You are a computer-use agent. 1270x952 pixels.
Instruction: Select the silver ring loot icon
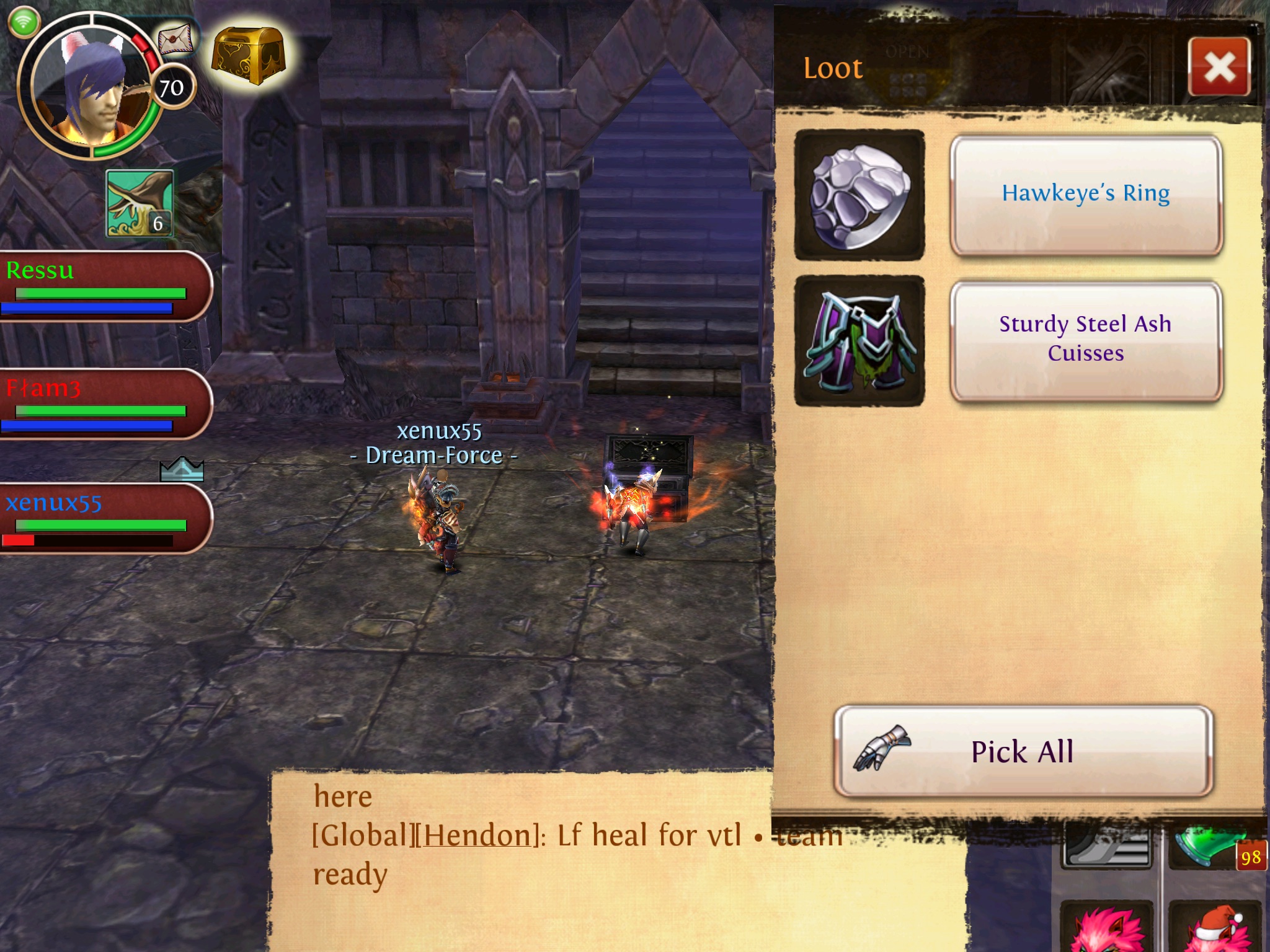(x=859, y=195)
